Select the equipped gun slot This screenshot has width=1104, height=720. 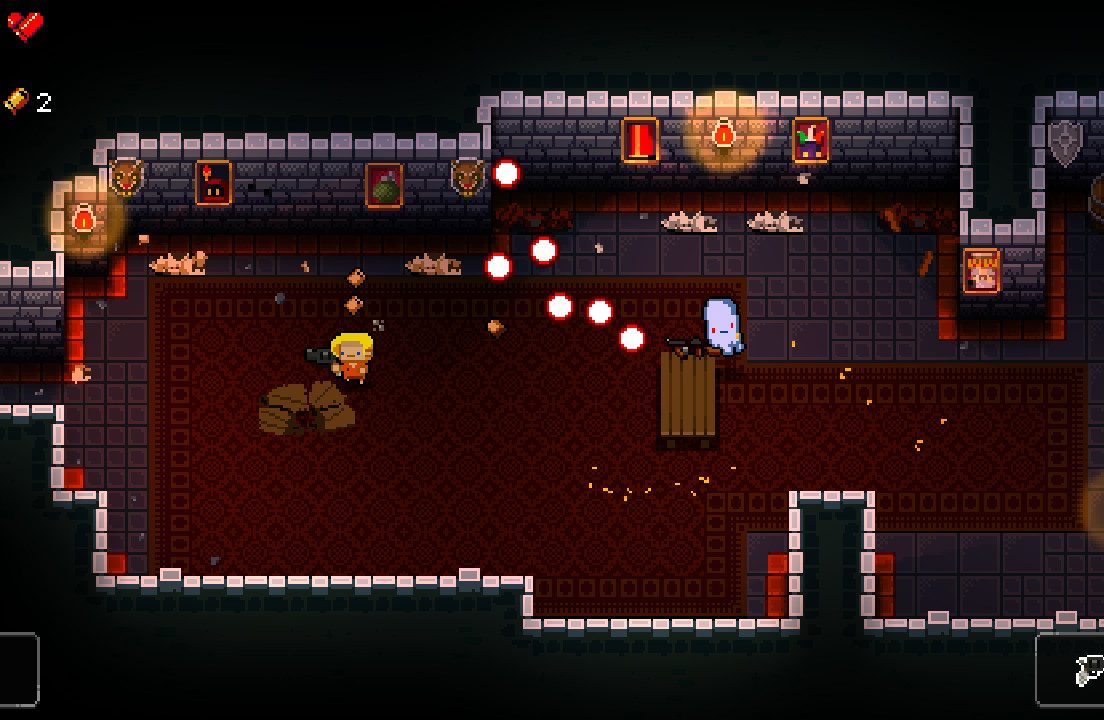1072,670
